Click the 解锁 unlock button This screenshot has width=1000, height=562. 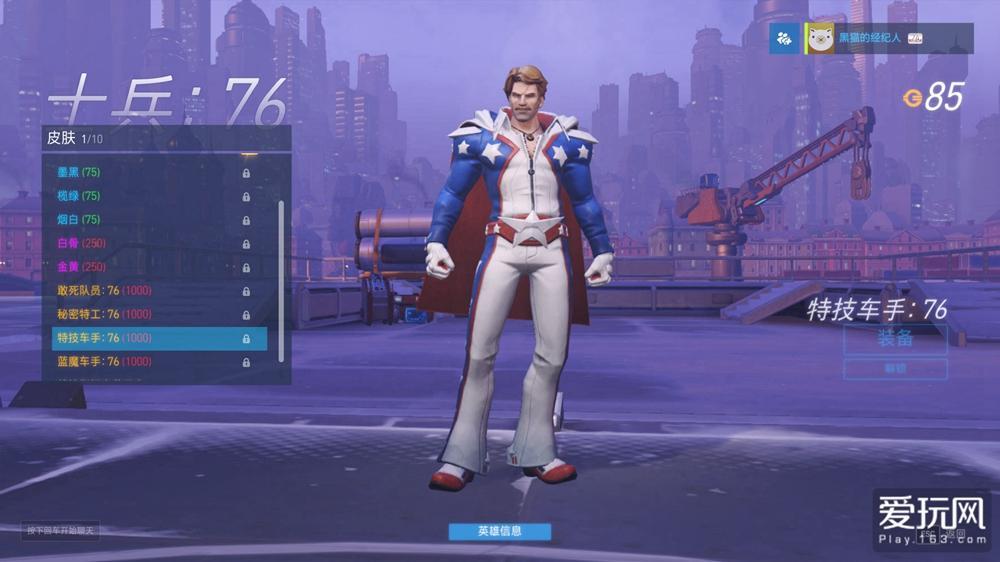pyautogui.click(x=895, y=369)
